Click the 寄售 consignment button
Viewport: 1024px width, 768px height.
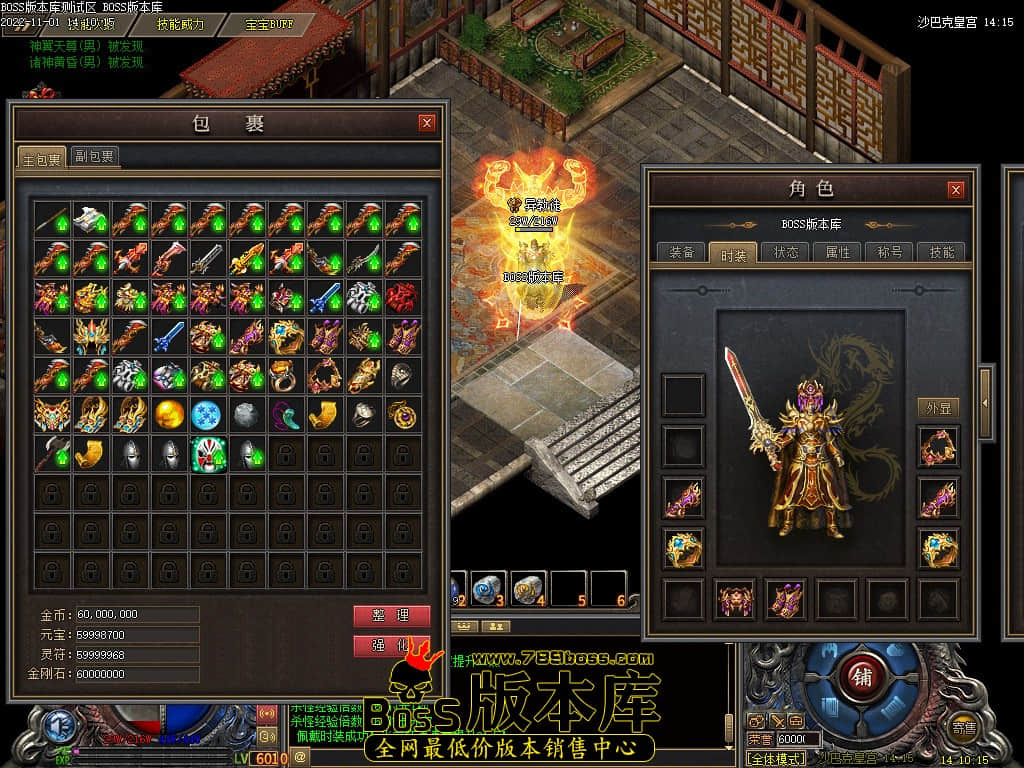coord(964,728)
